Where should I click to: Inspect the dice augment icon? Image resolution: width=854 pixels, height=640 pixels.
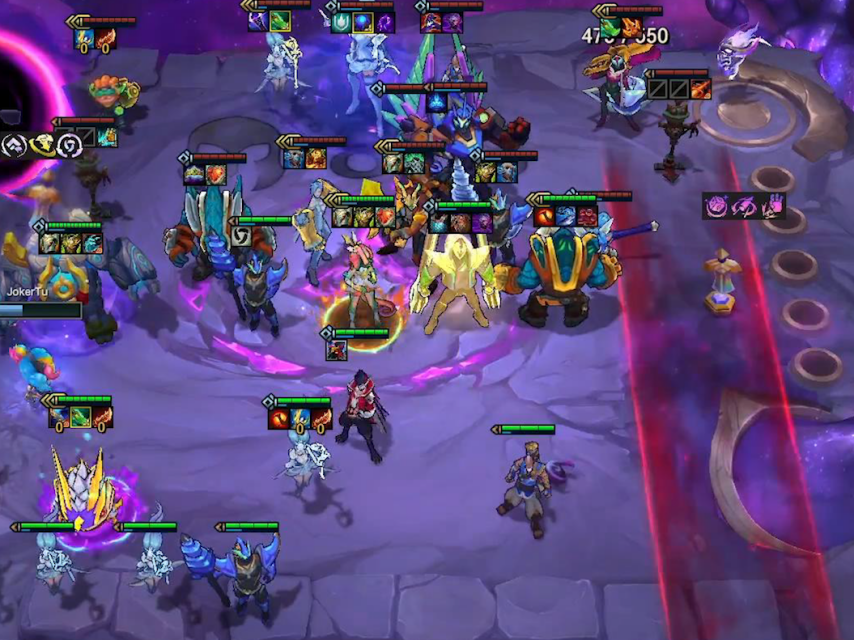pyautogui.click(x=717, y=206)
